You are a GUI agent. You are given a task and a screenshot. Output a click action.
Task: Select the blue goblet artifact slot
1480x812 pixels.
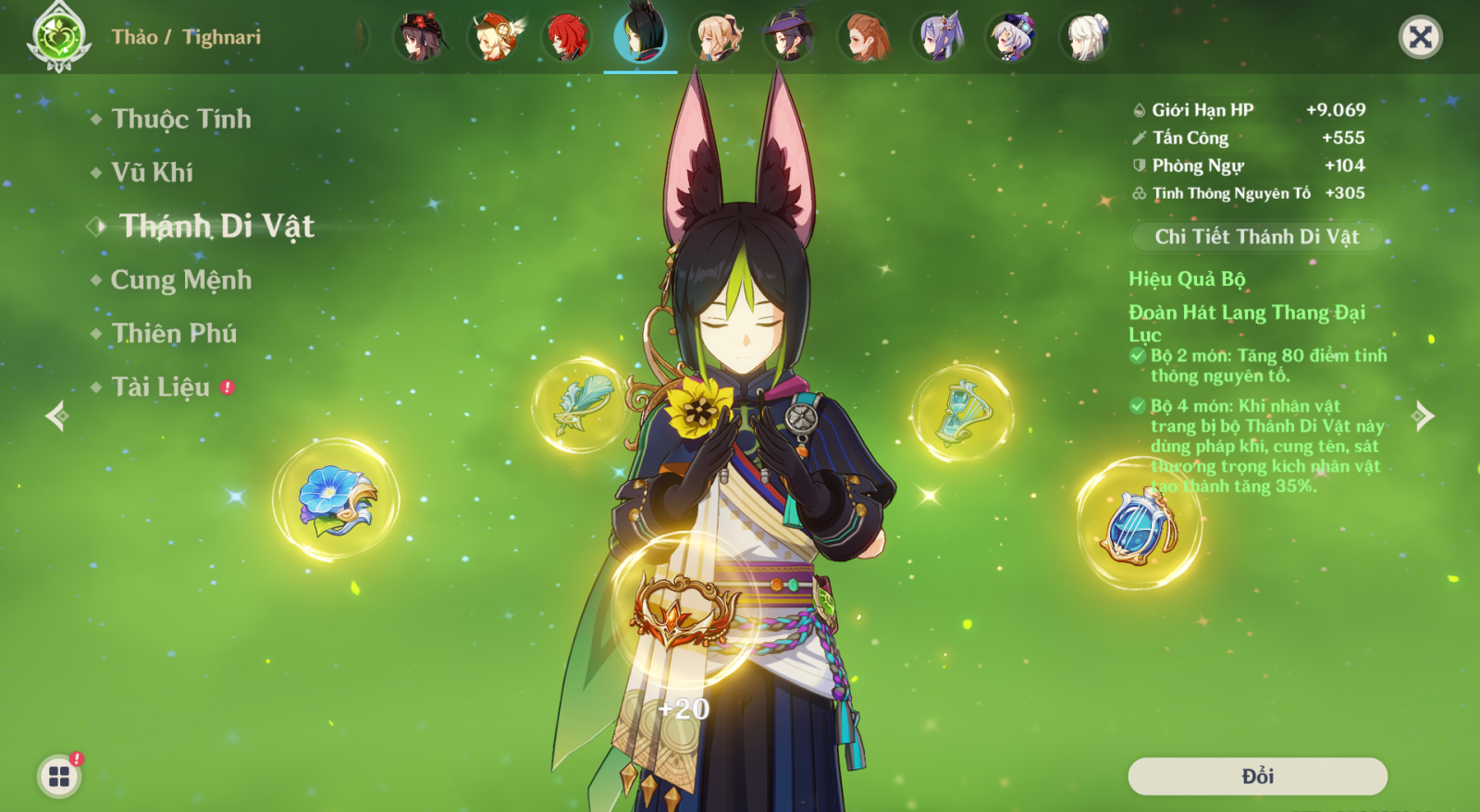[x=1140, y=523]
